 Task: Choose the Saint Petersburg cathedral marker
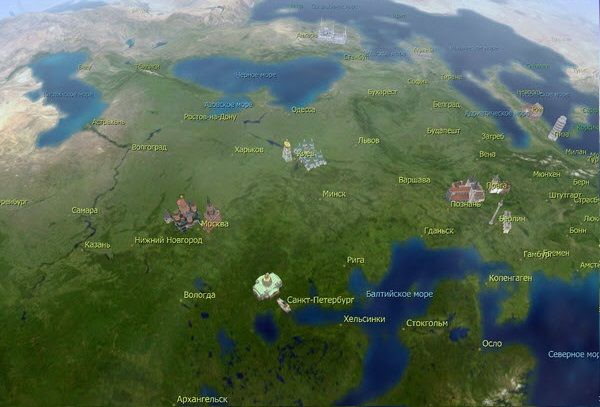pyautogui.click(x=266, y=287)
